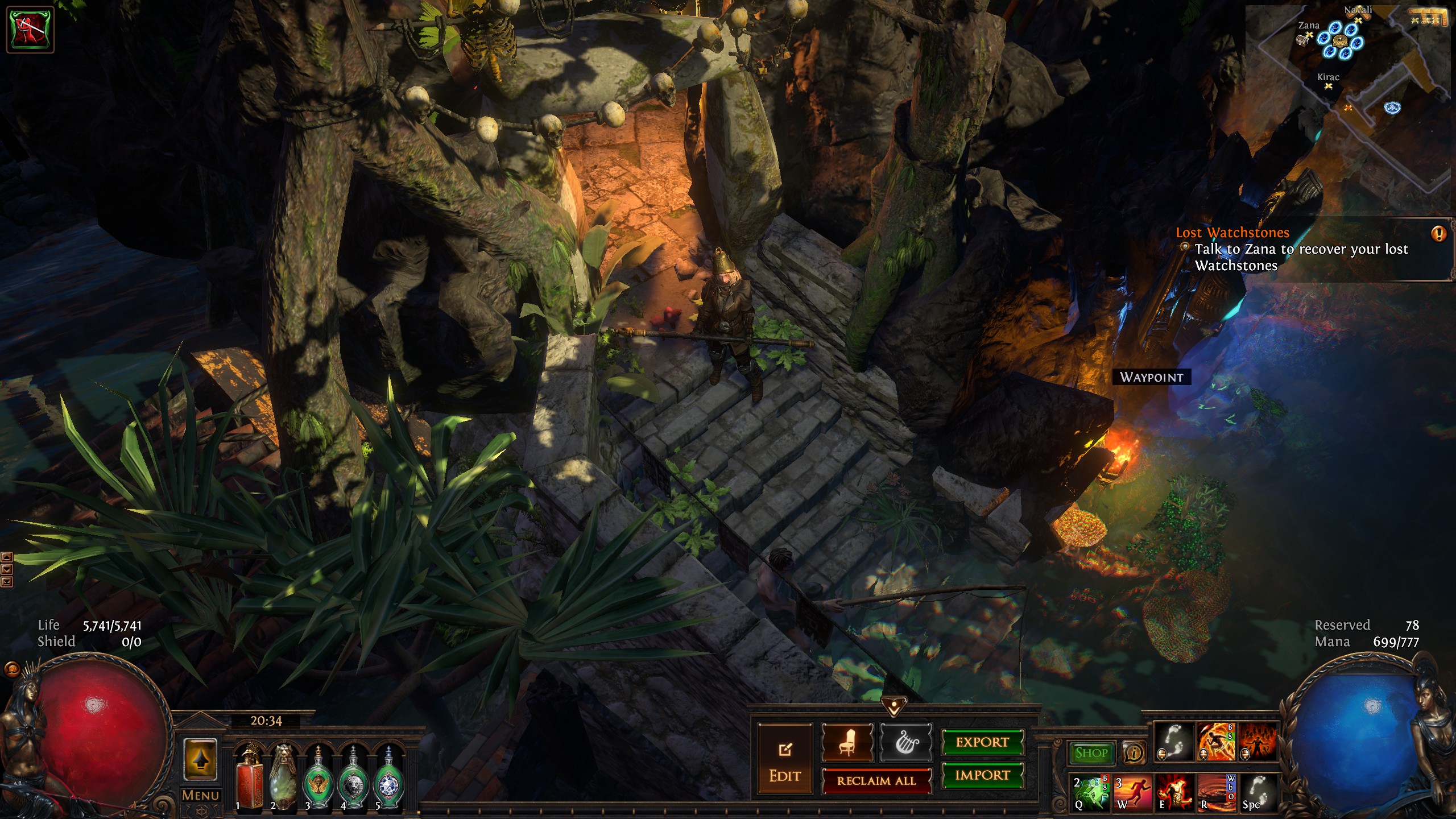1456x819 pixels.
Task: Export the hideout layout
Action: pyautogui.click(x=982, y=742)
